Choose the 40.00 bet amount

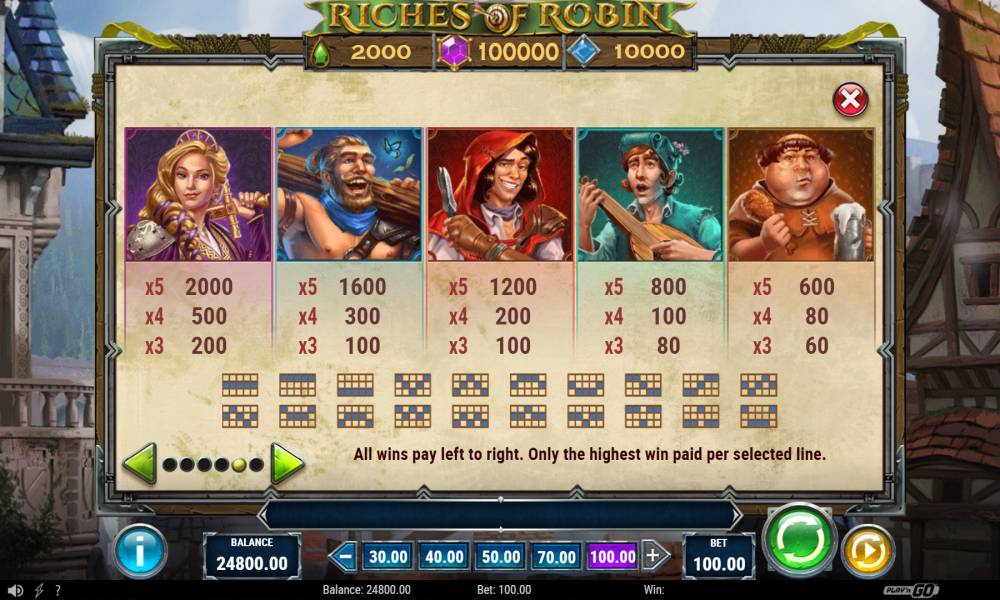click(443, 556)
